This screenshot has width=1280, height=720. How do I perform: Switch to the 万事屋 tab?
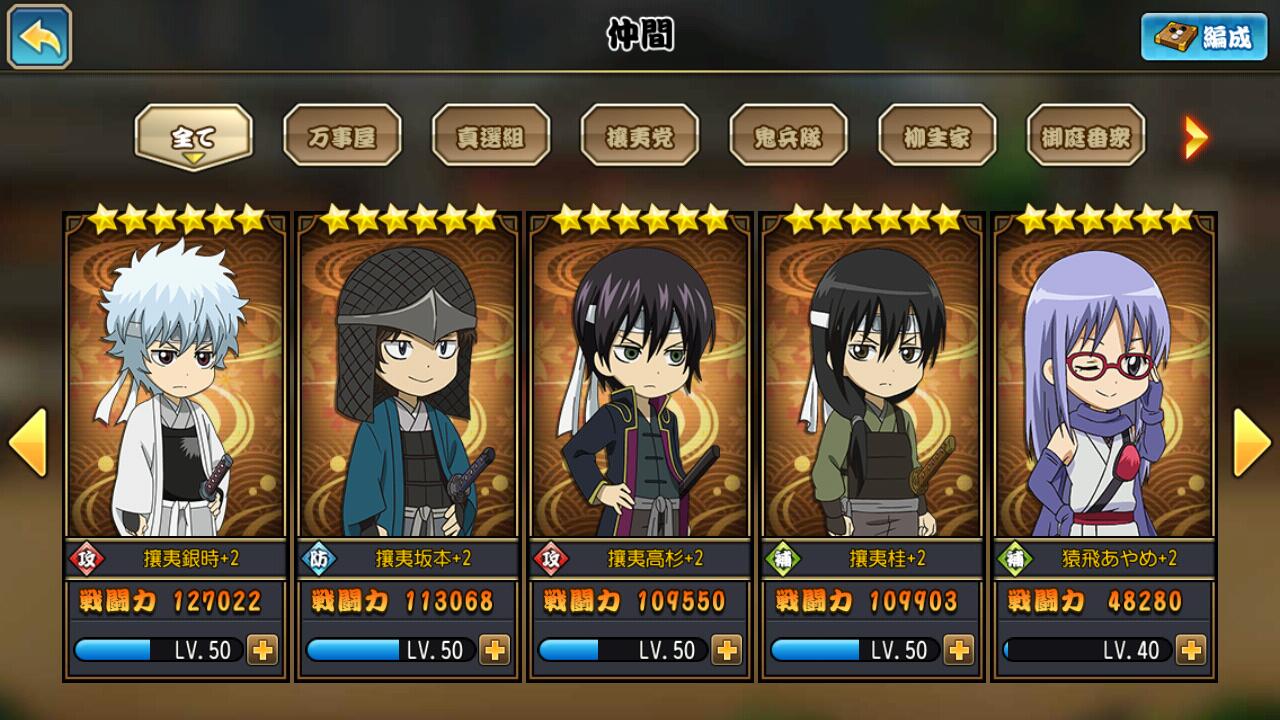[342, 136]
